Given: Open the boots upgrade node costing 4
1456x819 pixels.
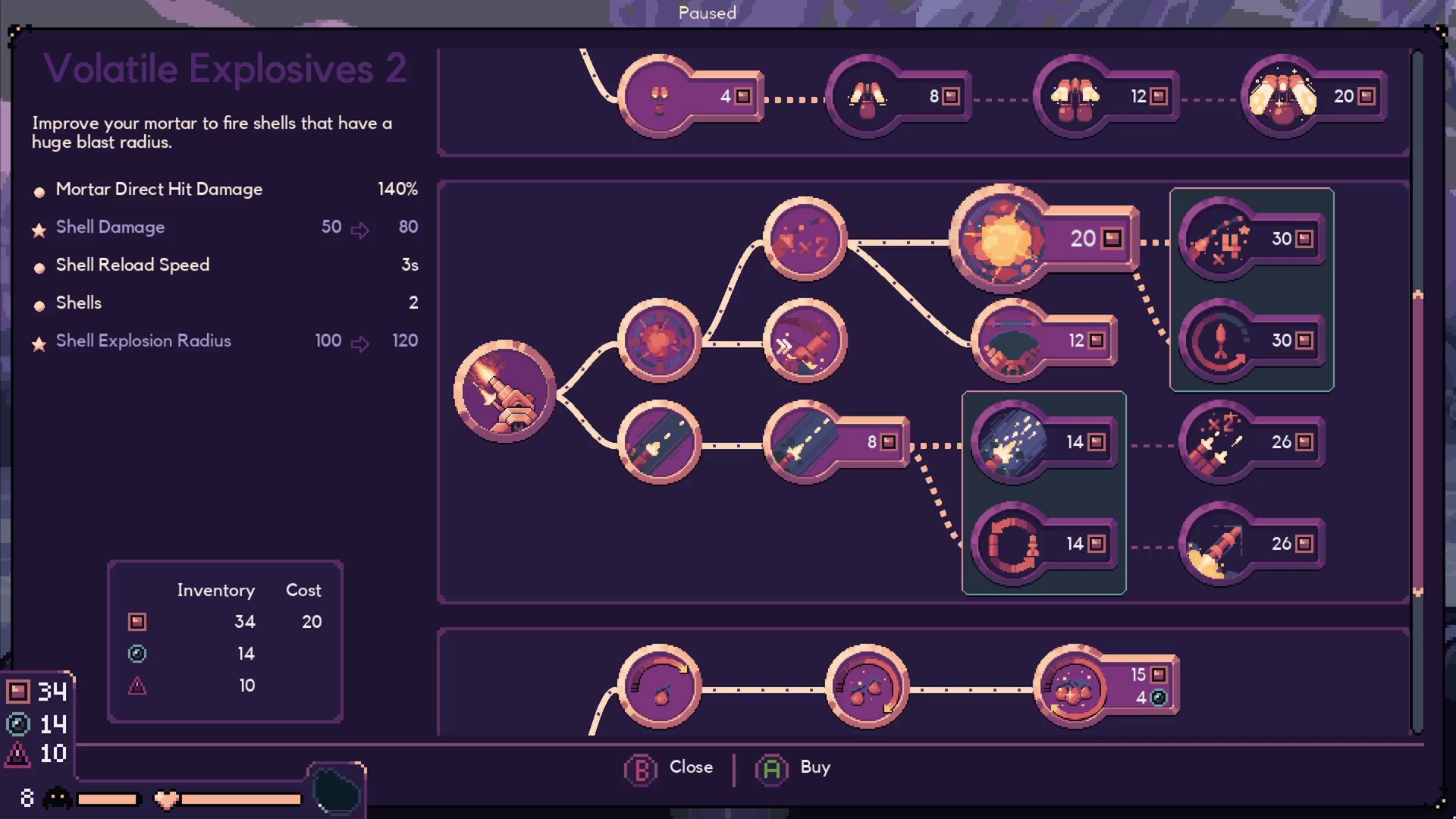Looking at the screenshot, I should pos(661,96).
